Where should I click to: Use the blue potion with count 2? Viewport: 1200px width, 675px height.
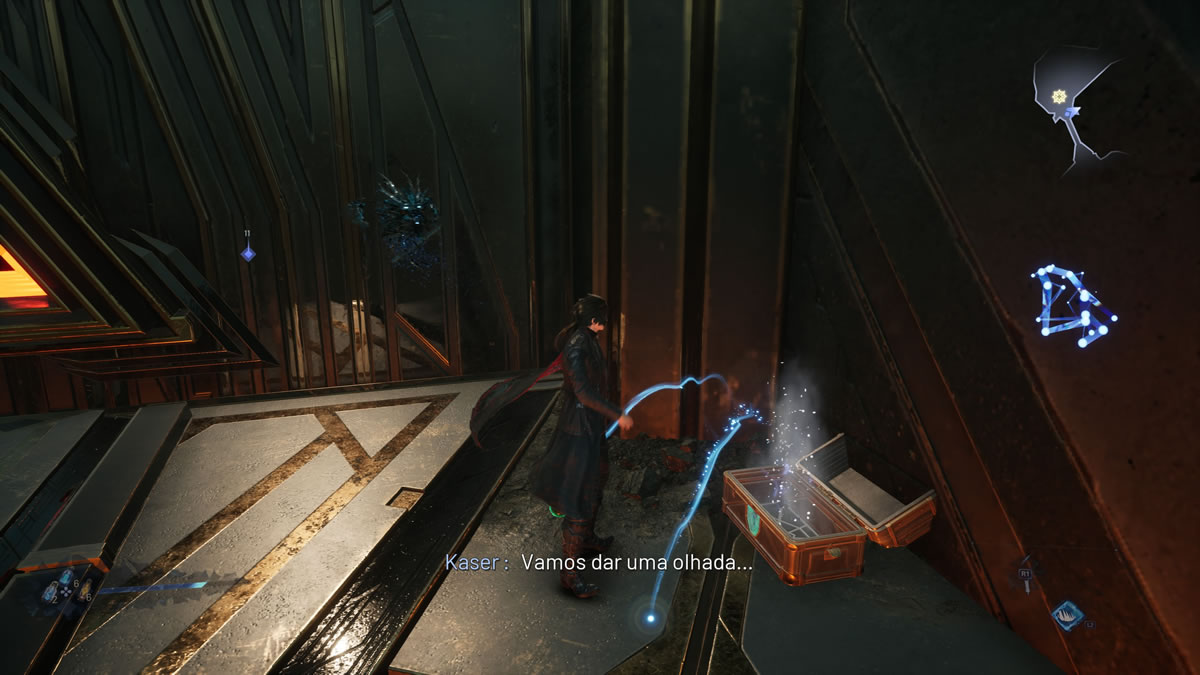point(48,592)
